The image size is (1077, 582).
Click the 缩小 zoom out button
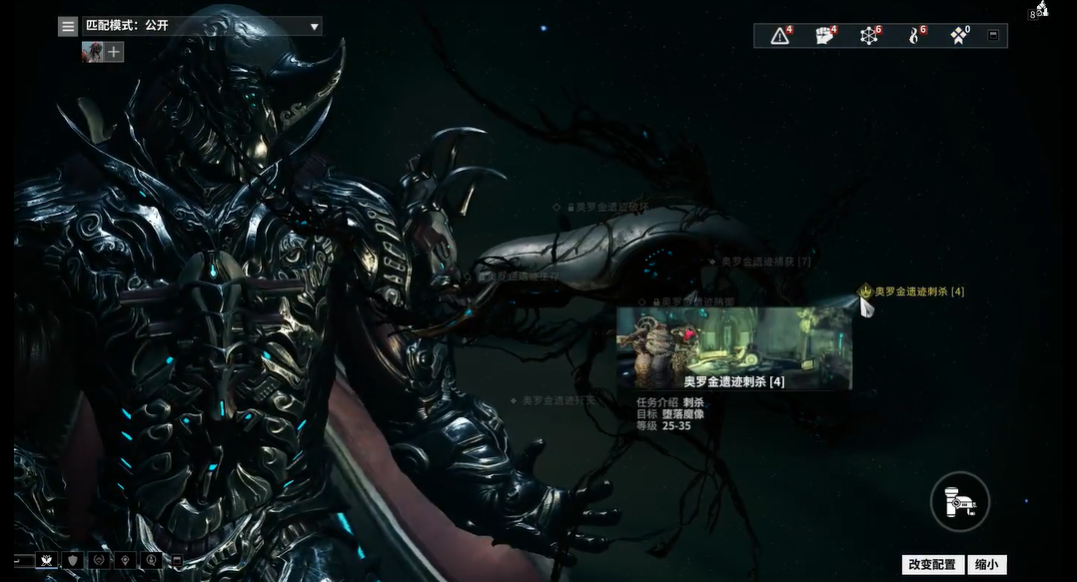click(986, 565)
